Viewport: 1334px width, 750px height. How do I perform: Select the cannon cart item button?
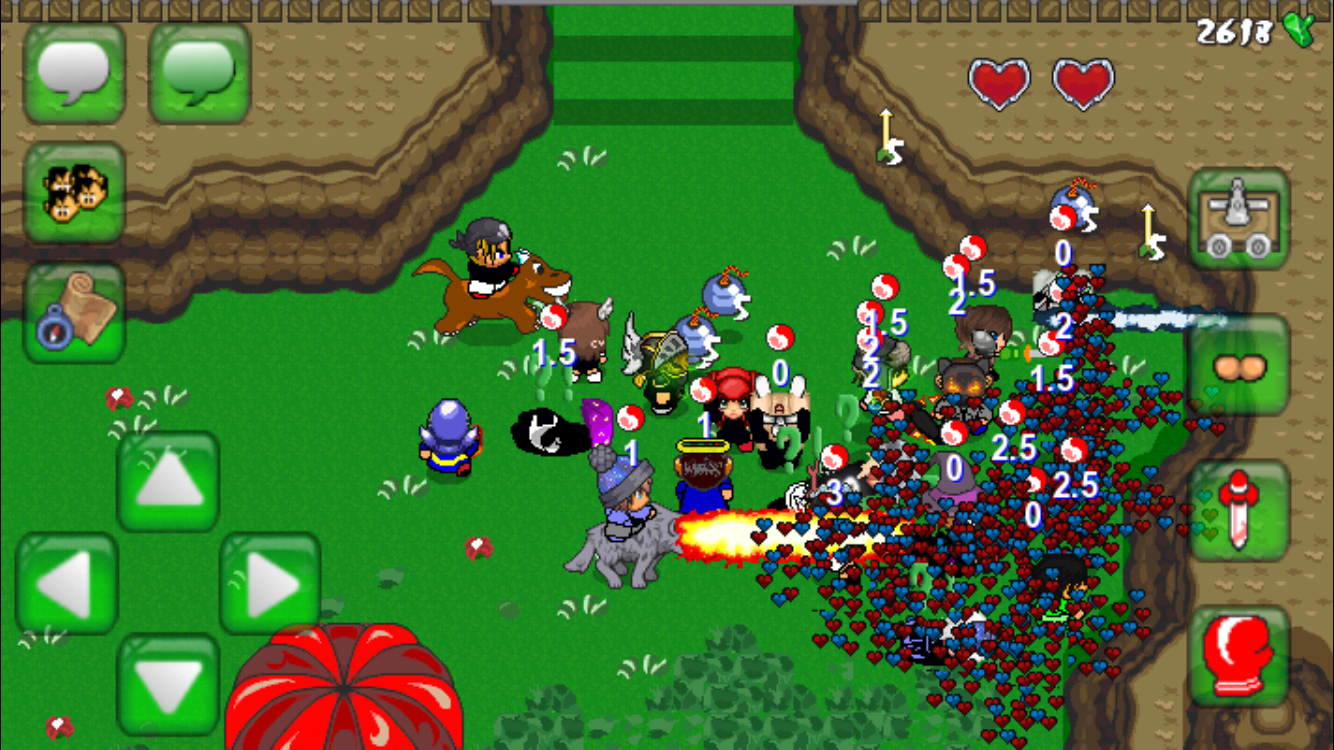1239,217
